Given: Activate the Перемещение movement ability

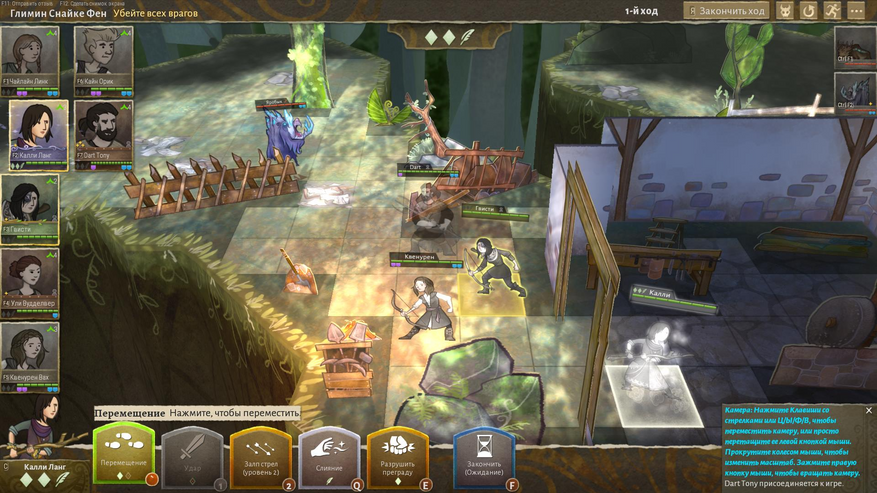Looking at the screenshot, I should point(125,454).
